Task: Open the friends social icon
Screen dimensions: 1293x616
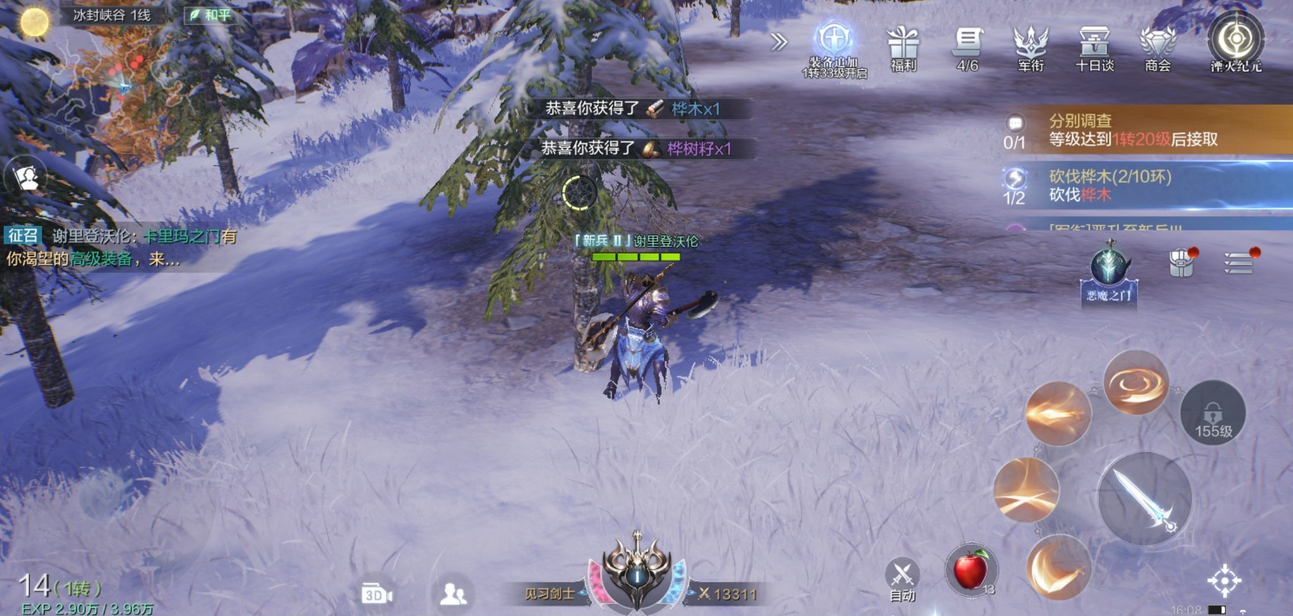Action: click(x=453, y=593)
